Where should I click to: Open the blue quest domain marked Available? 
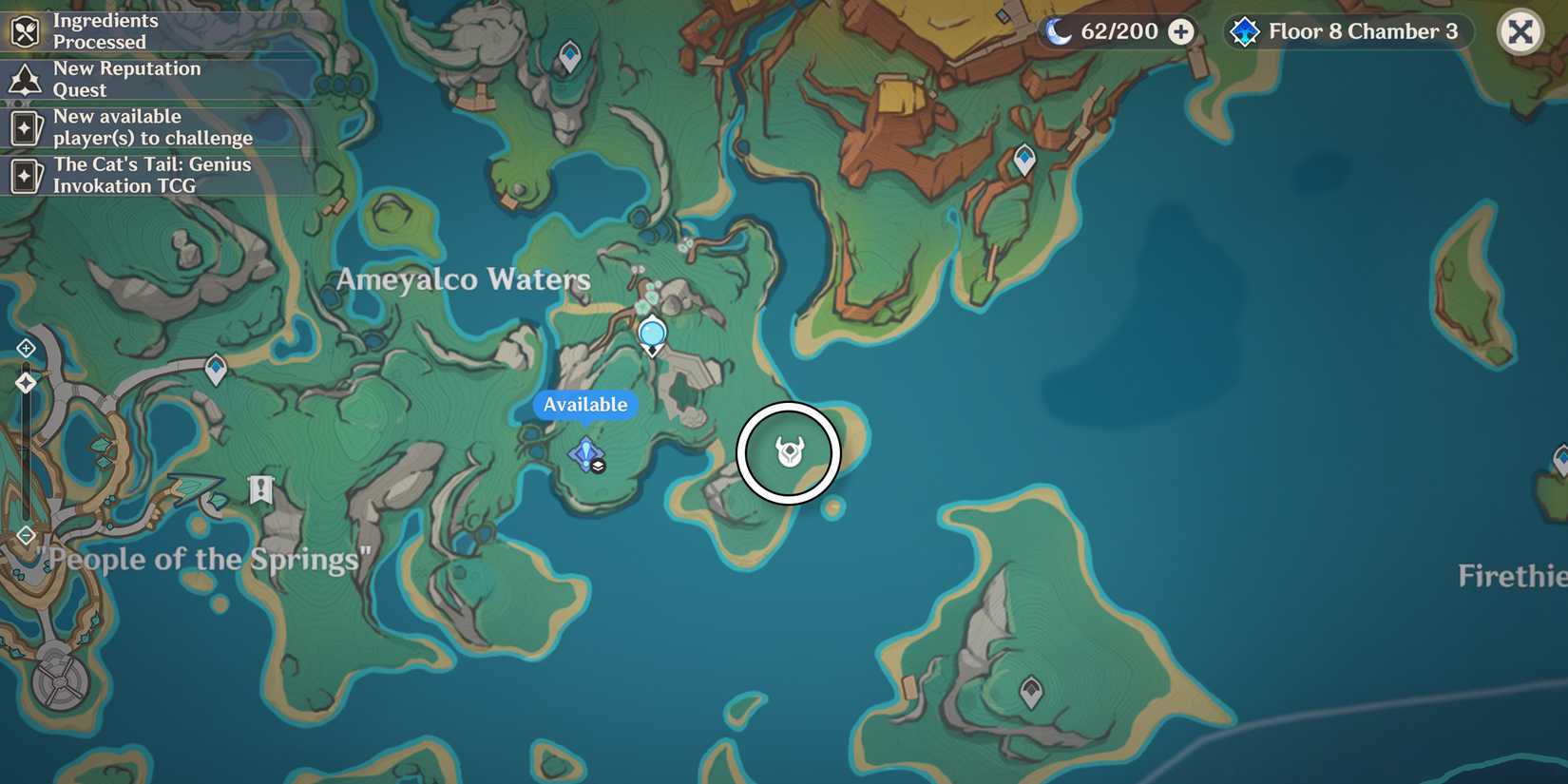[585, 454]
